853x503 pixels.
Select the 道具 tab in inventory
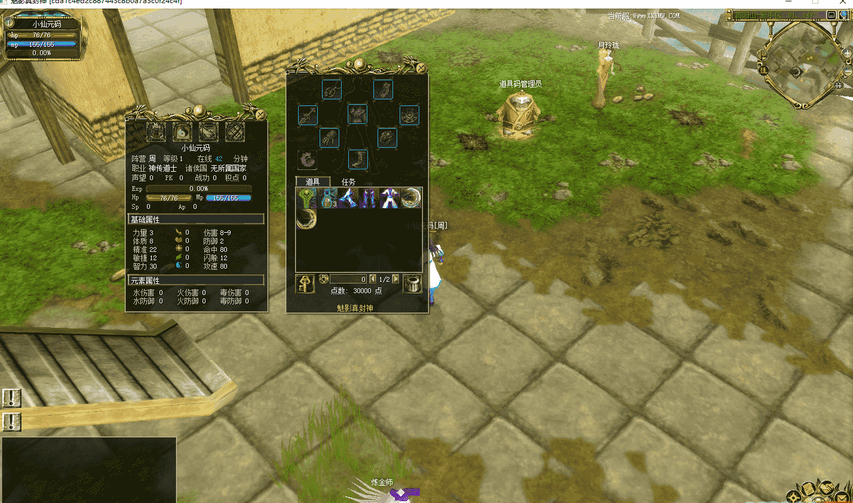[311, 181]
